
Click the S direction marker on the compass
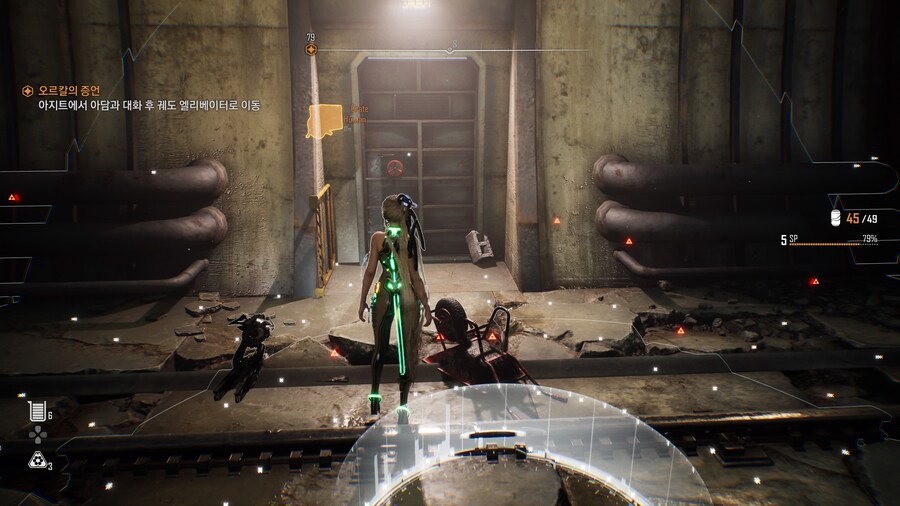coord(452,45)
